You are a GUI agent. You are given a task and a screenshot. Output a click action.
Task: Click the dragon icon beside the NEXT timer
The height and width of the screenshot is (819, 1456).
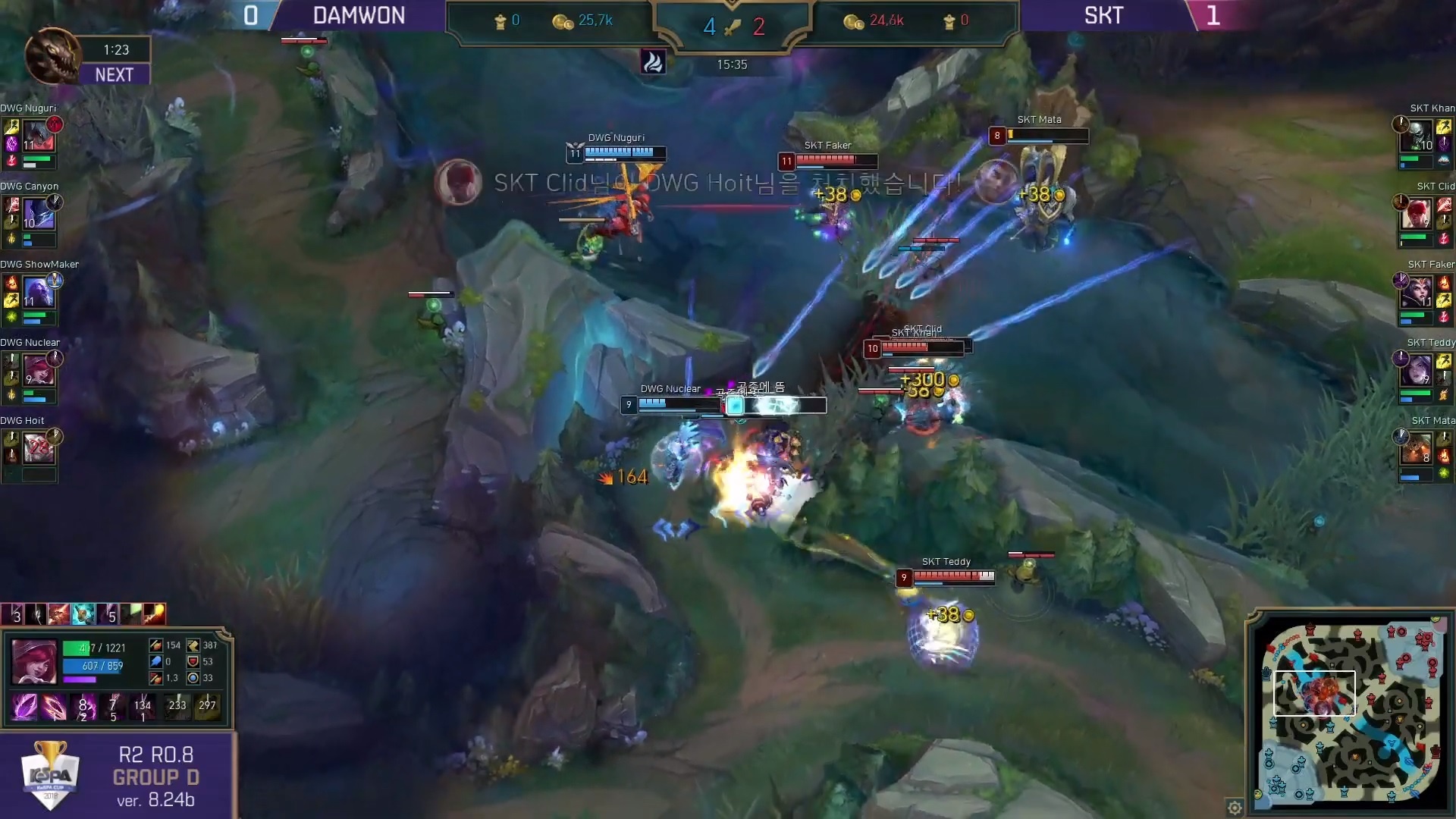click(x=53, y=57)
